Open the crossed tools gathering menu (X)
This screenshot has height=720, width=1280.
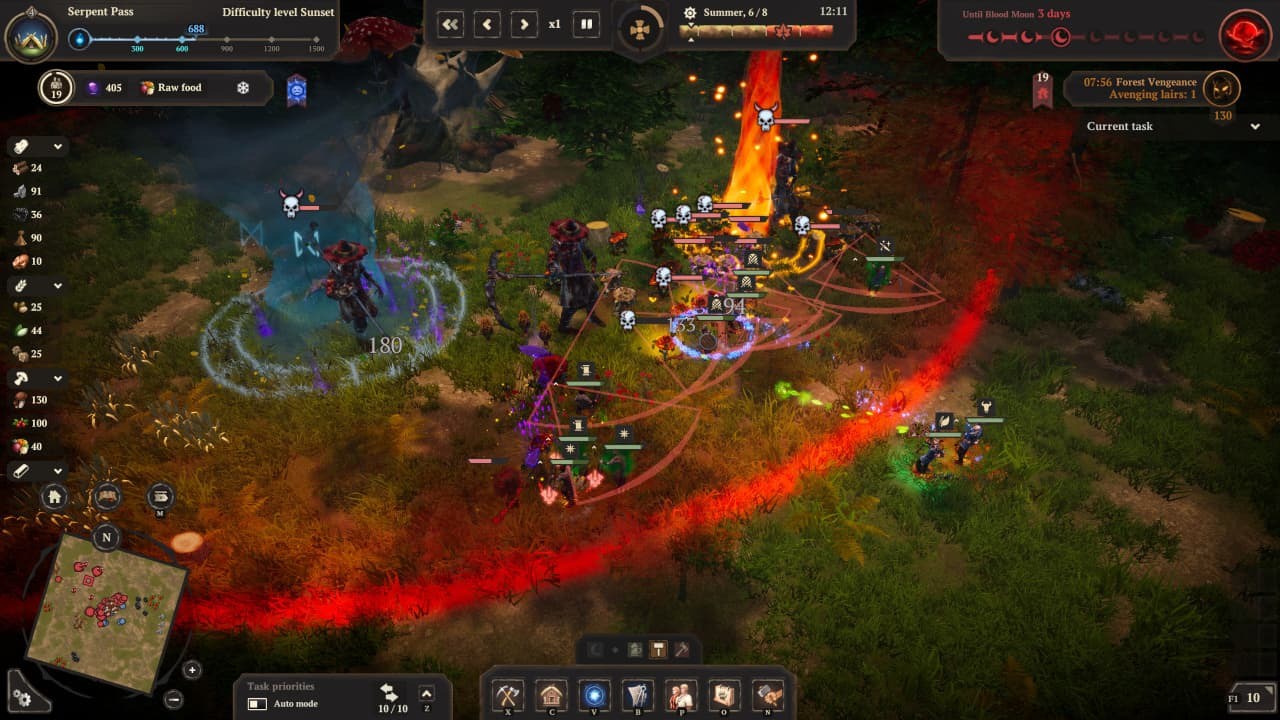507,695
